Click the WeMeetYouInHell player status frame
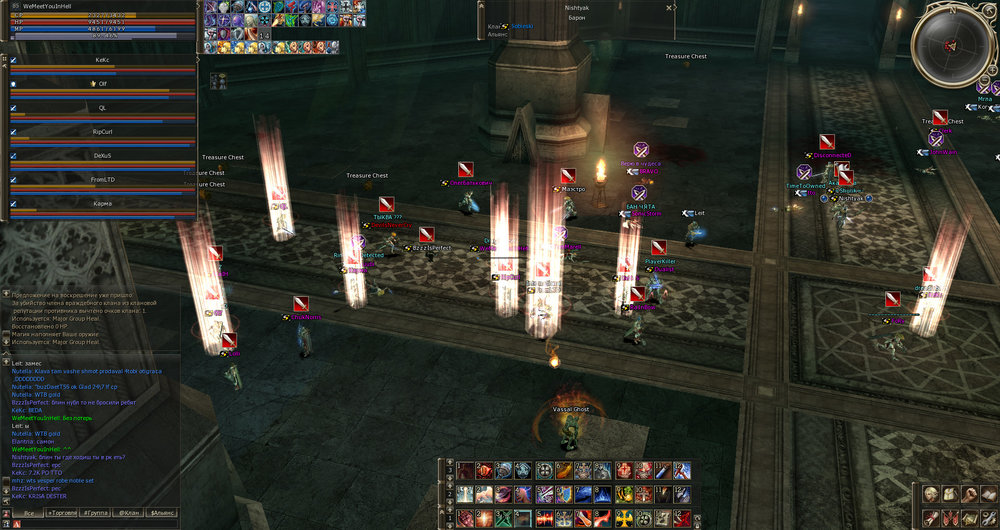Screen dimensions: 1000x530 pyautogui.click(x=100, y=22)
